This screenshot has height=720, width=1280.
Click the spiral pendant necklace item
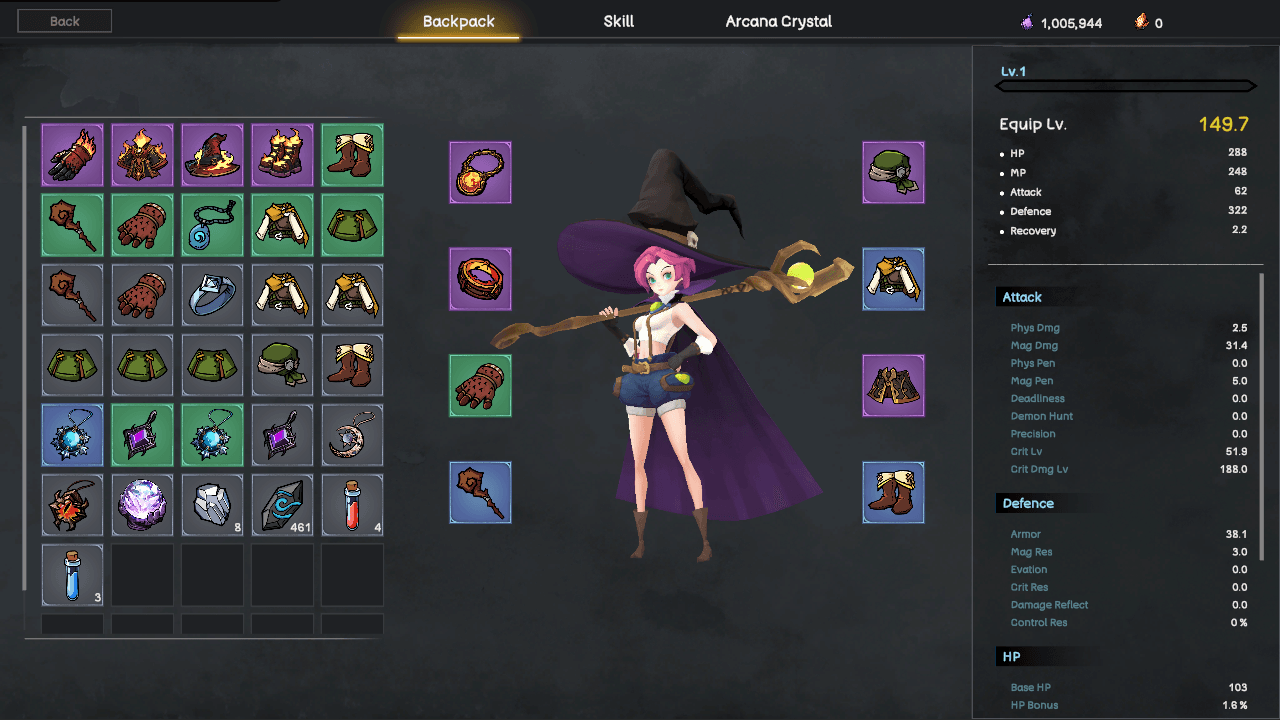(212, 224)
